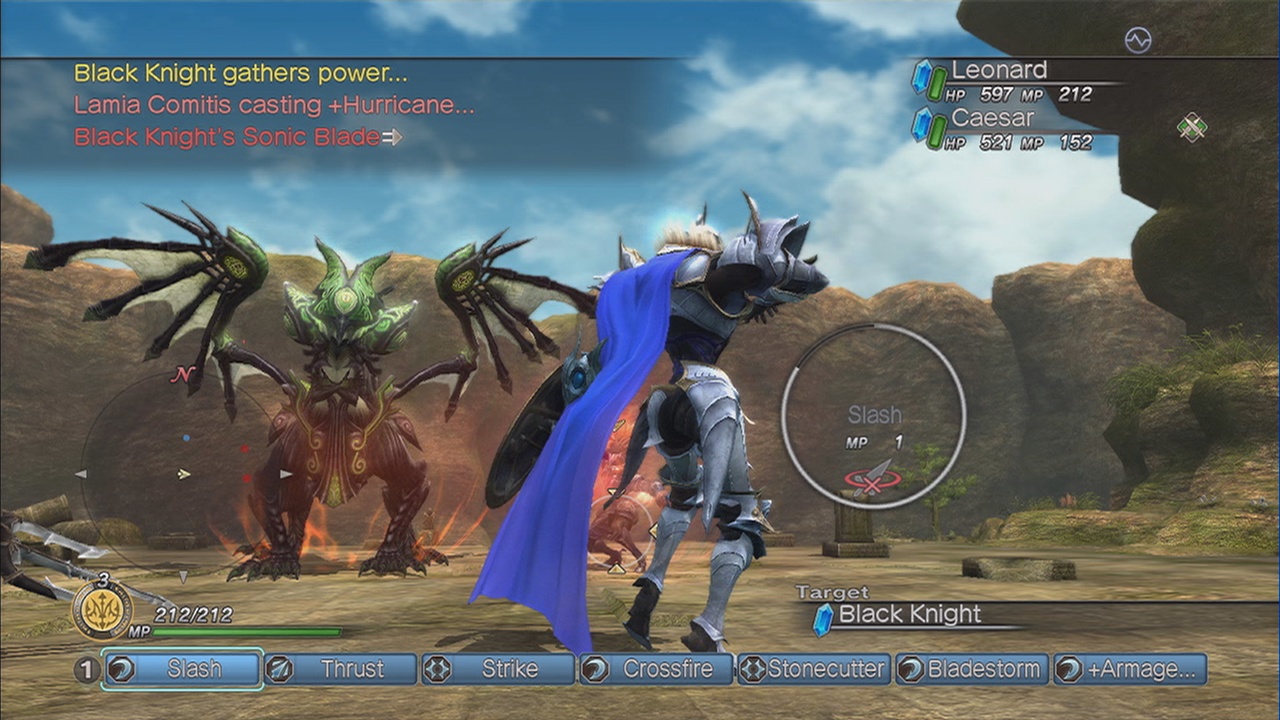Select Caesar's name in the party list

(x=992, y=118)
